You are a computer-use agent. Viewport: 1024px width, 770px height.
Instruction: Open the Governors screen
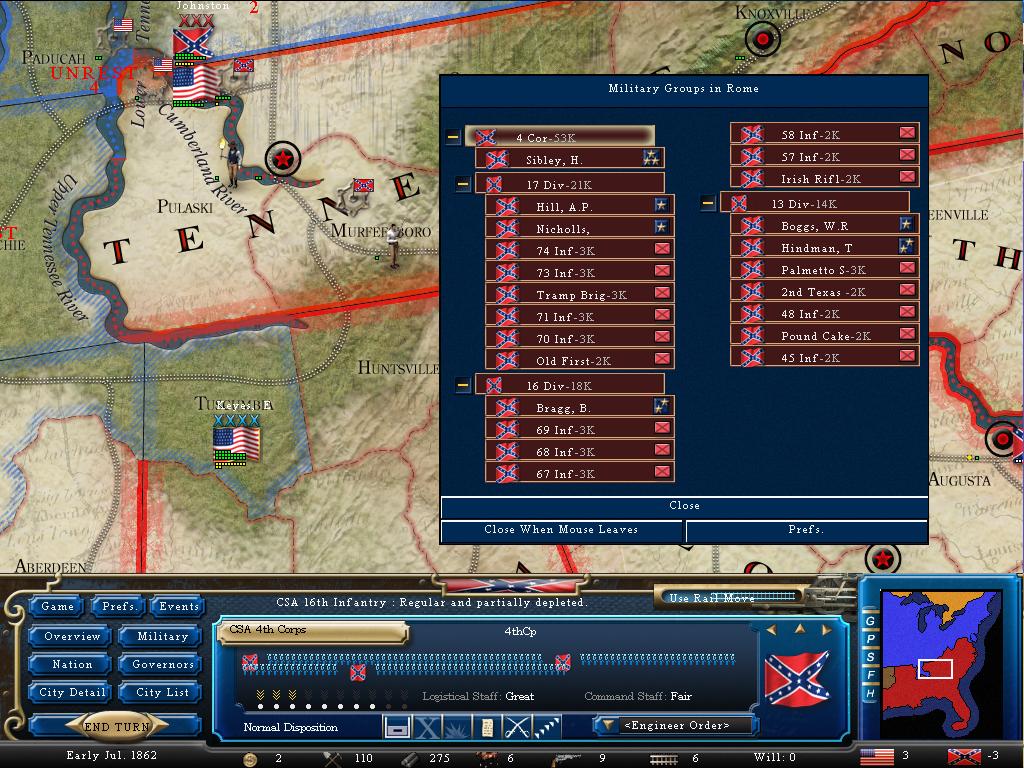[x=162, y=665]
